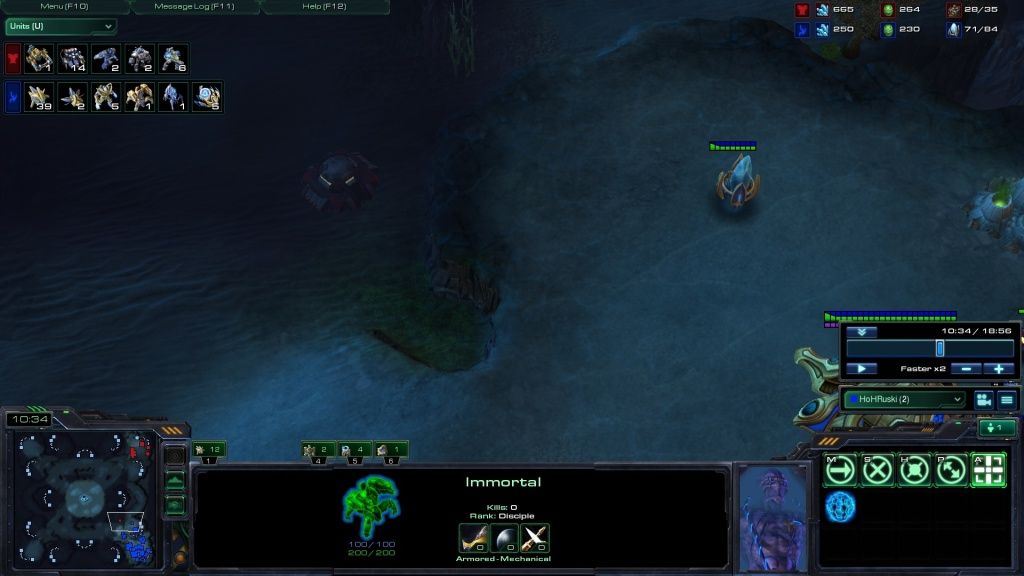Play the replay

(861, 369)
